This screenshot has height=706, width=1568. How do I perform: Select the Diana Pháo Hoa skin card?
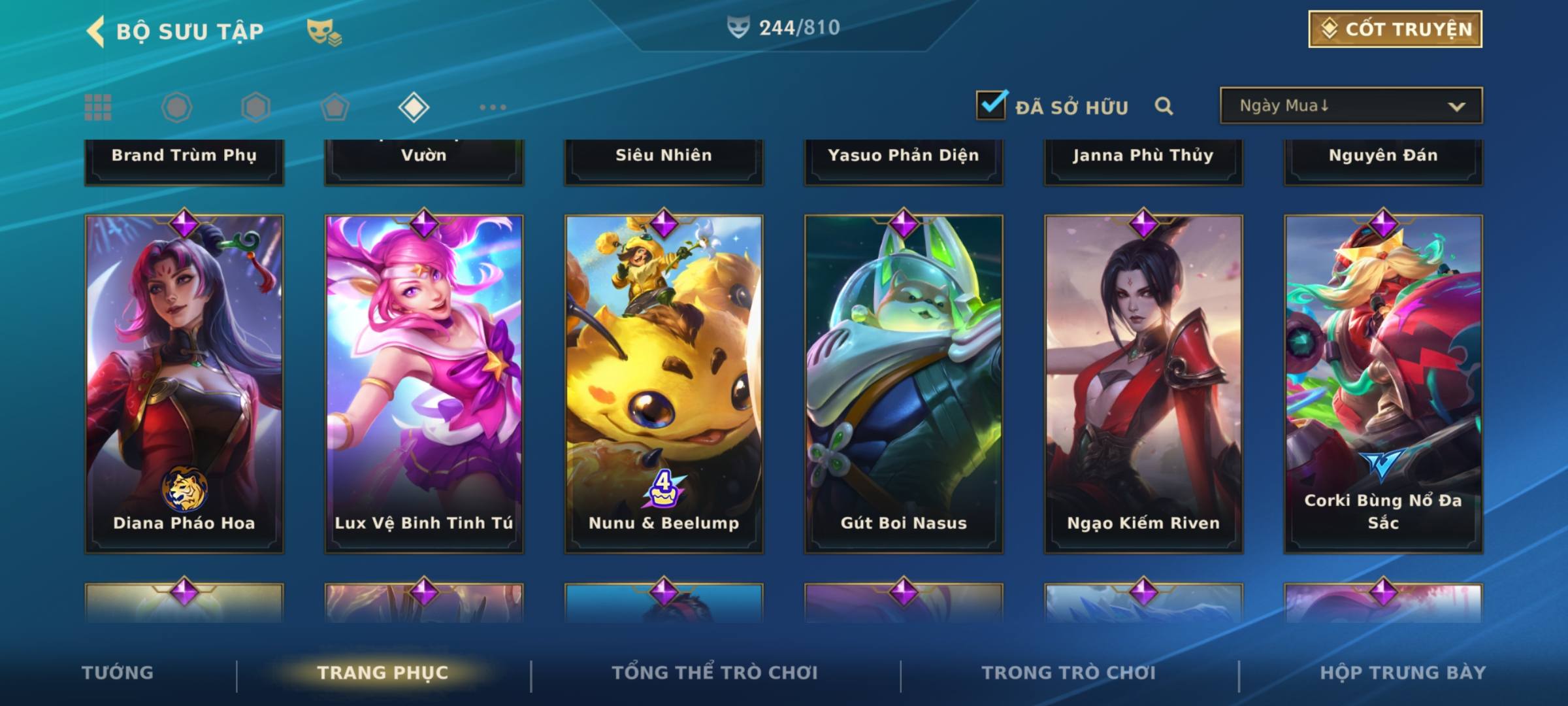point(184,384)
